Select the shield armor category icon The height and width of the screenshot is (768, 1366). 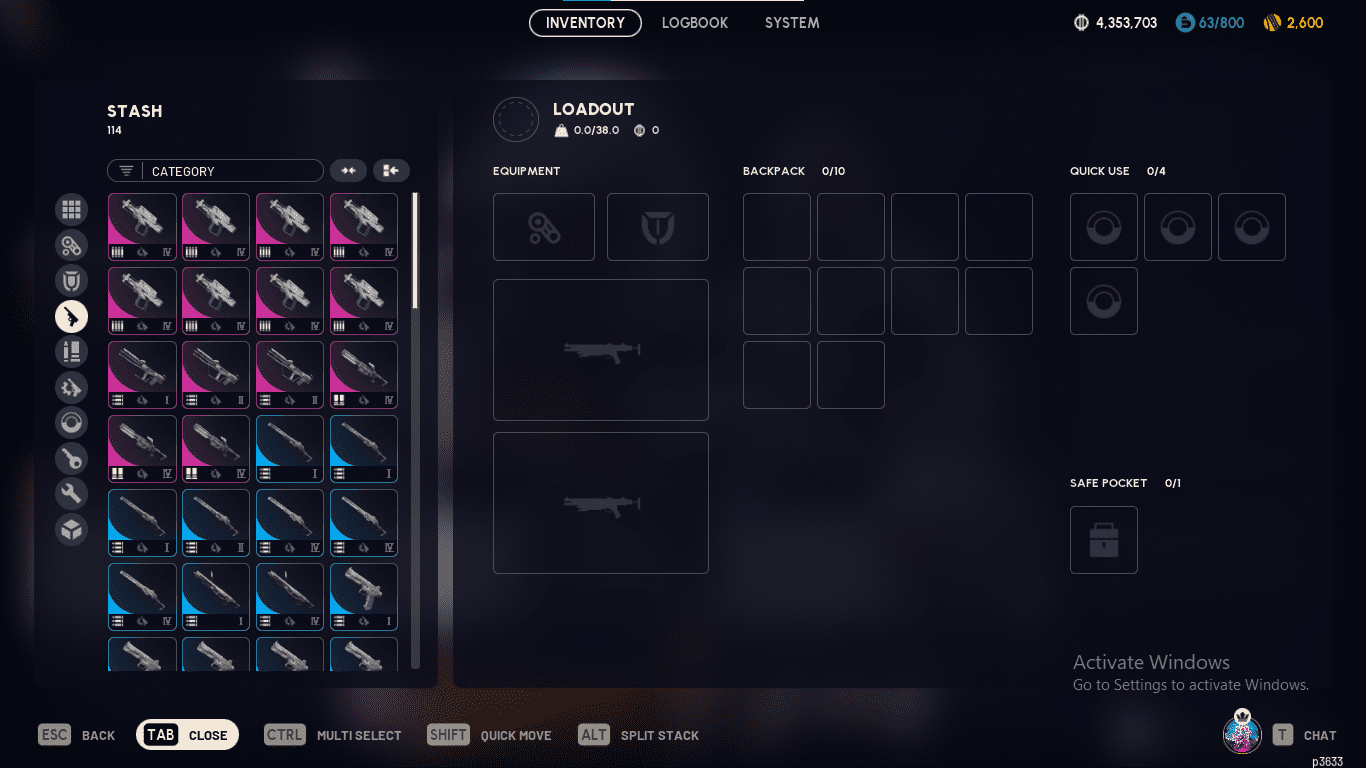[x=71, y=280]
